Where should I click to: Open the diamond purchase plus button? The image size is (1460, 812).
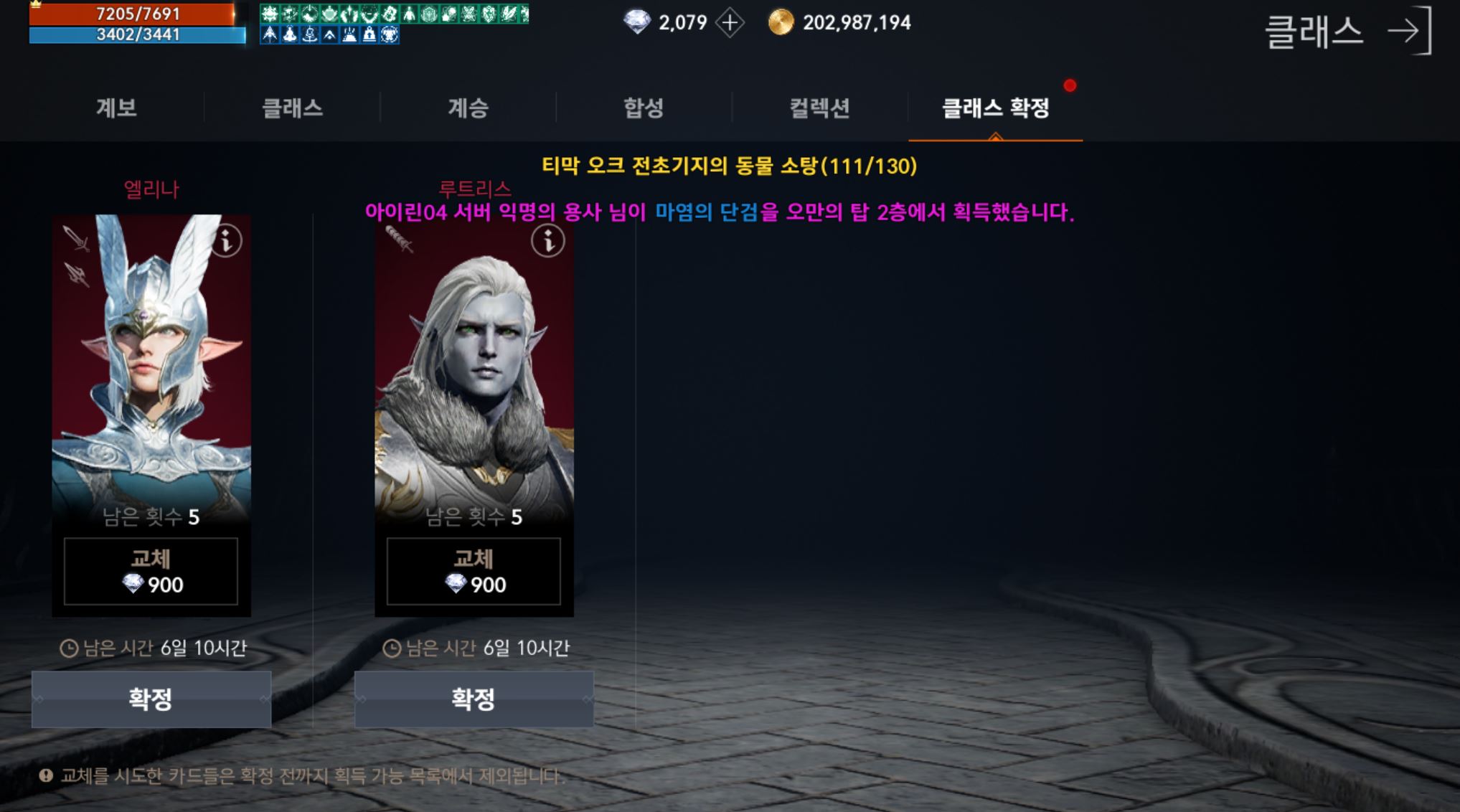point(730,22)
